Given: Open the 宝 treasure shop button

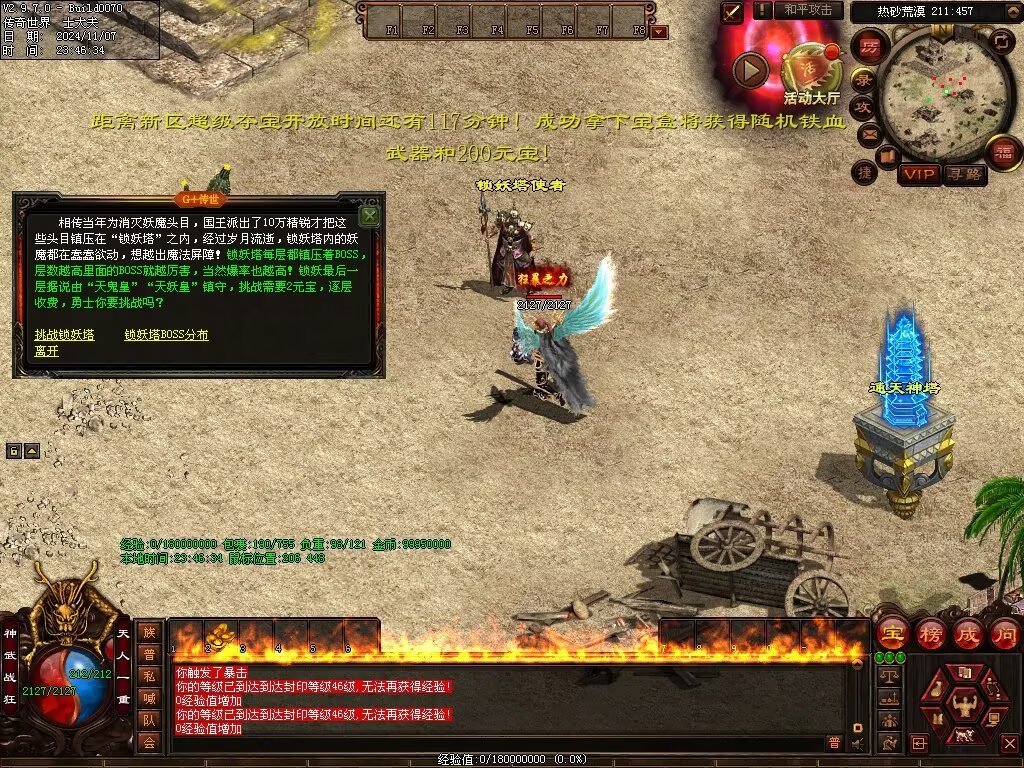Looking at the screenshot, I should [891, 634].
